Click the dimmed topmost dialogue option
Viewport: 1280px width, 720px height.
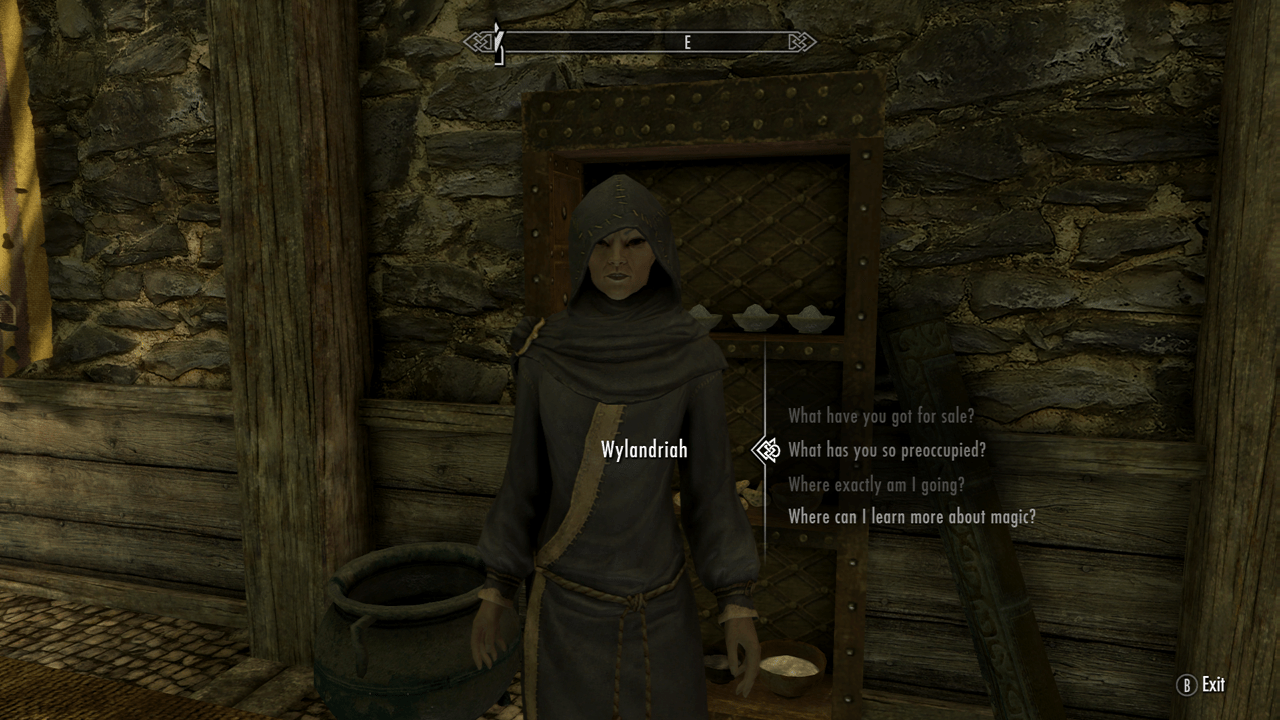884,416
